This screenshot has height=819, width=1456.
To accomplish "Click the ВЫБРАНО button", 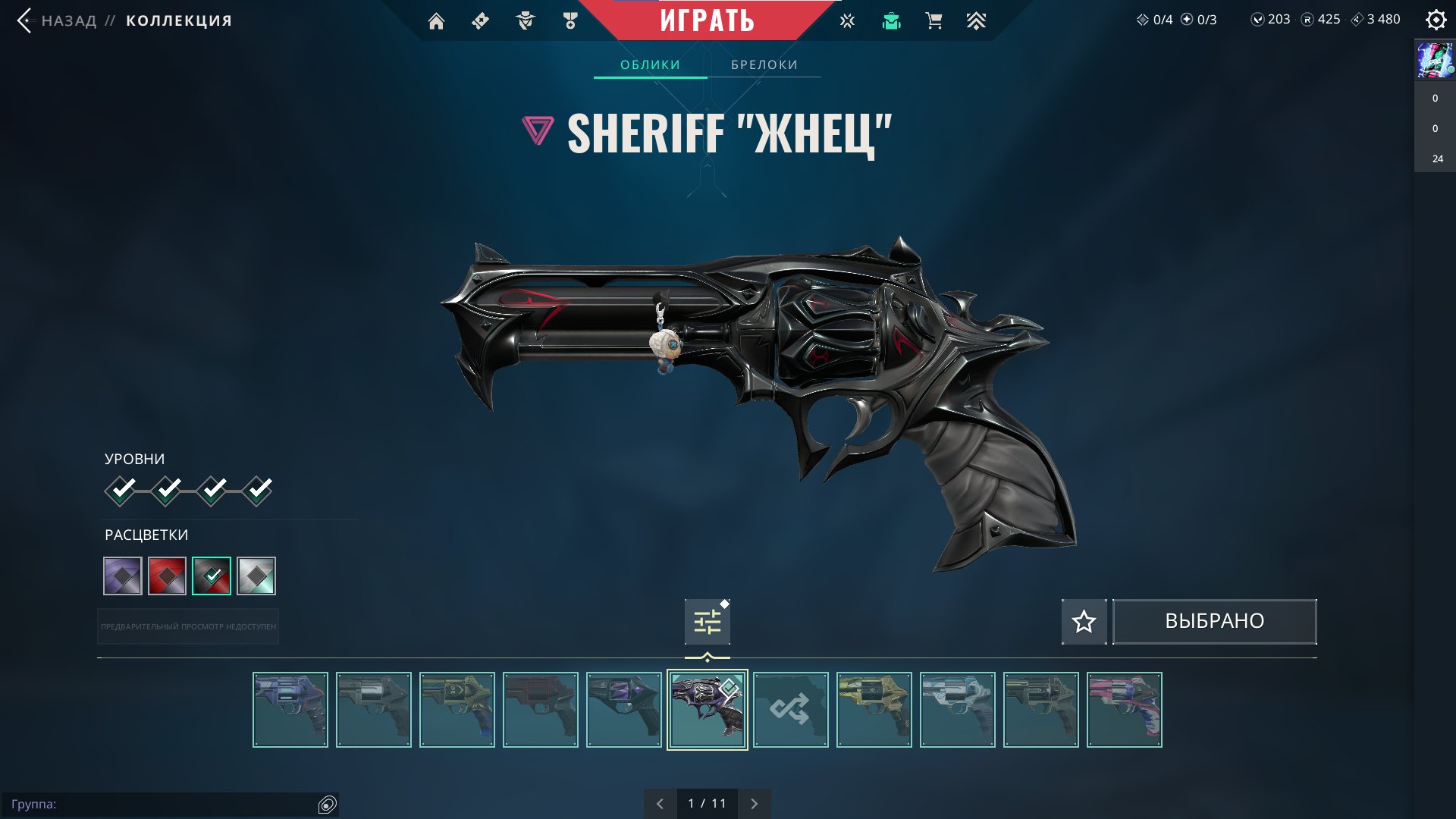I will point(1214,622).
